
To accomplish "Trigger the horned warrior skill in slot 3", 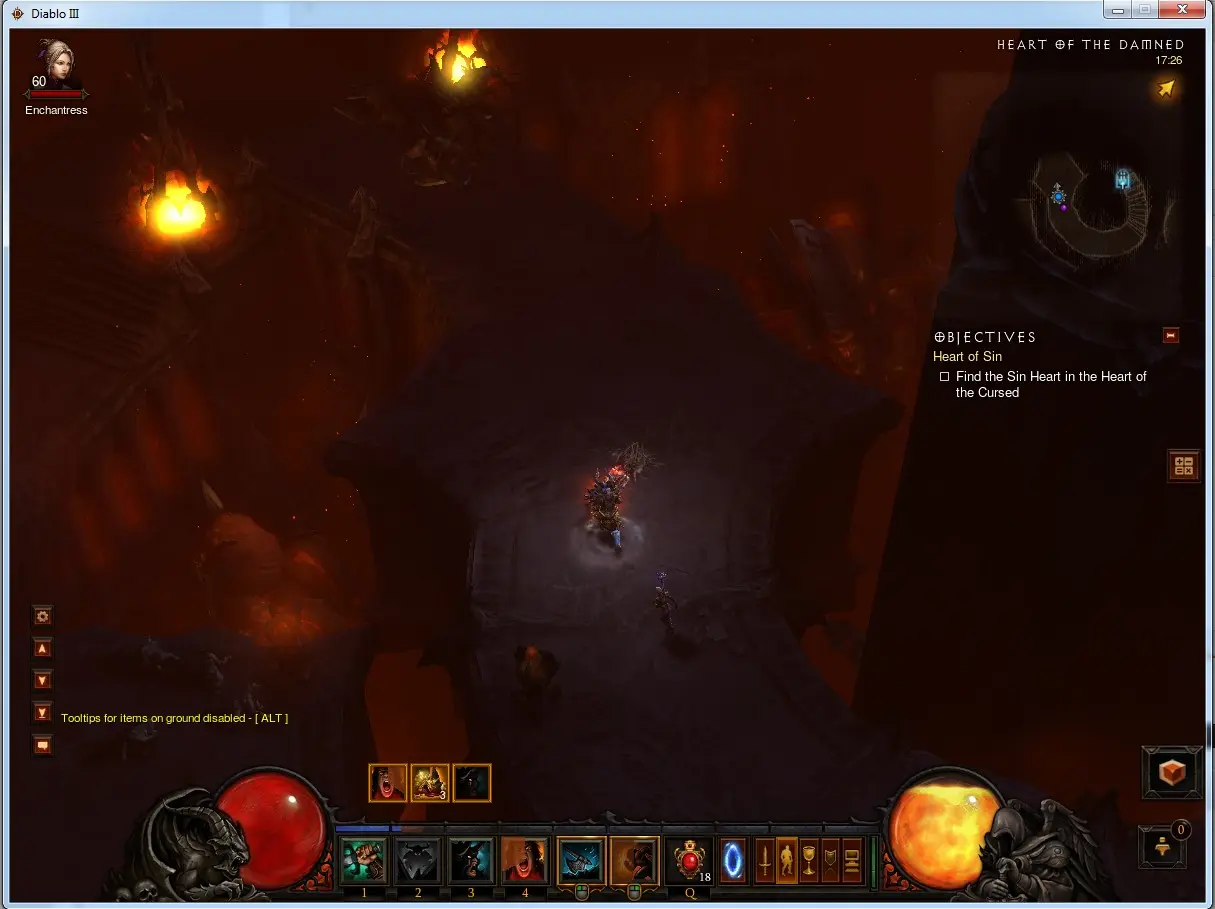I will 471,860.
